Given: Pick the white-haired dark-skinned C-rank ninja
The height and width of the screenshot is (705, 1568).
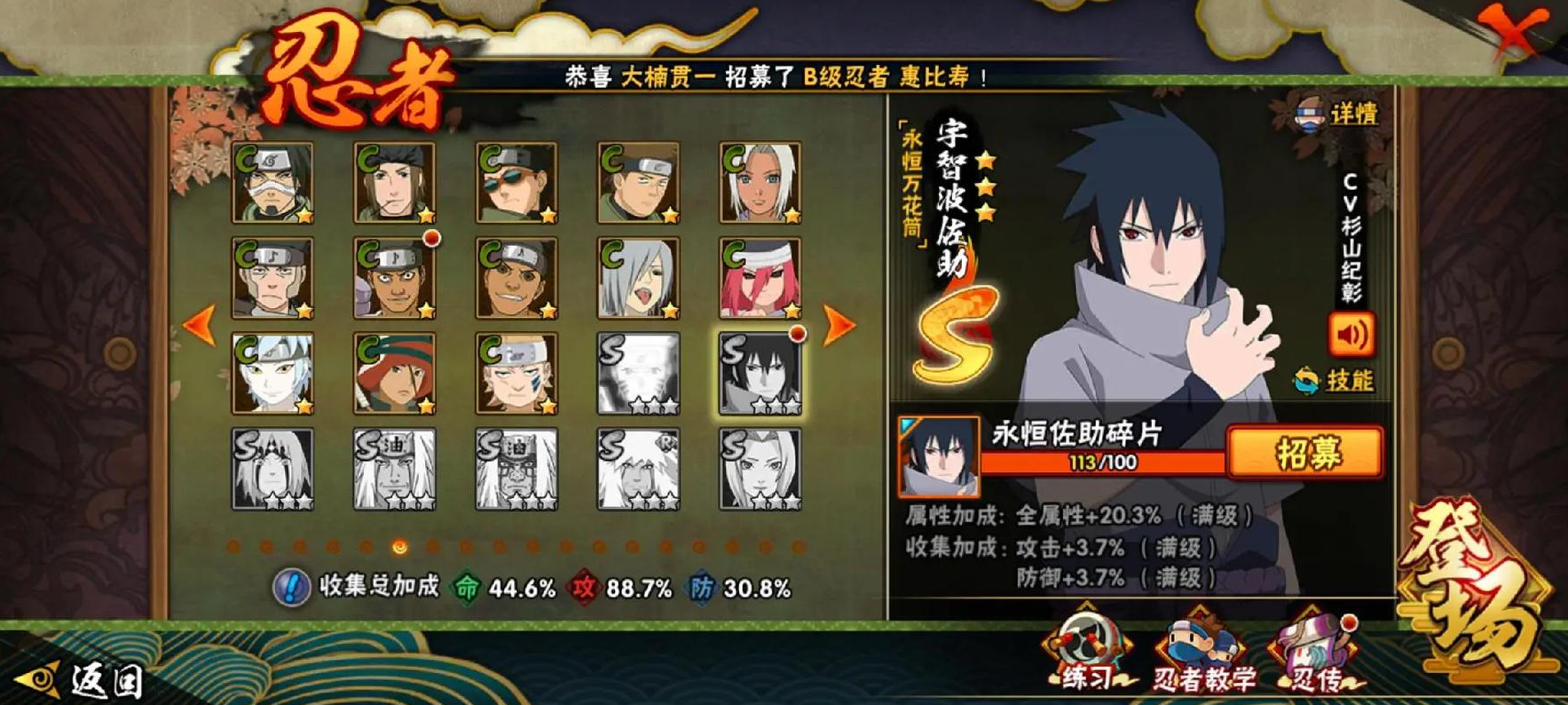Looking at the screenshot, I should [x=760, y=183].
